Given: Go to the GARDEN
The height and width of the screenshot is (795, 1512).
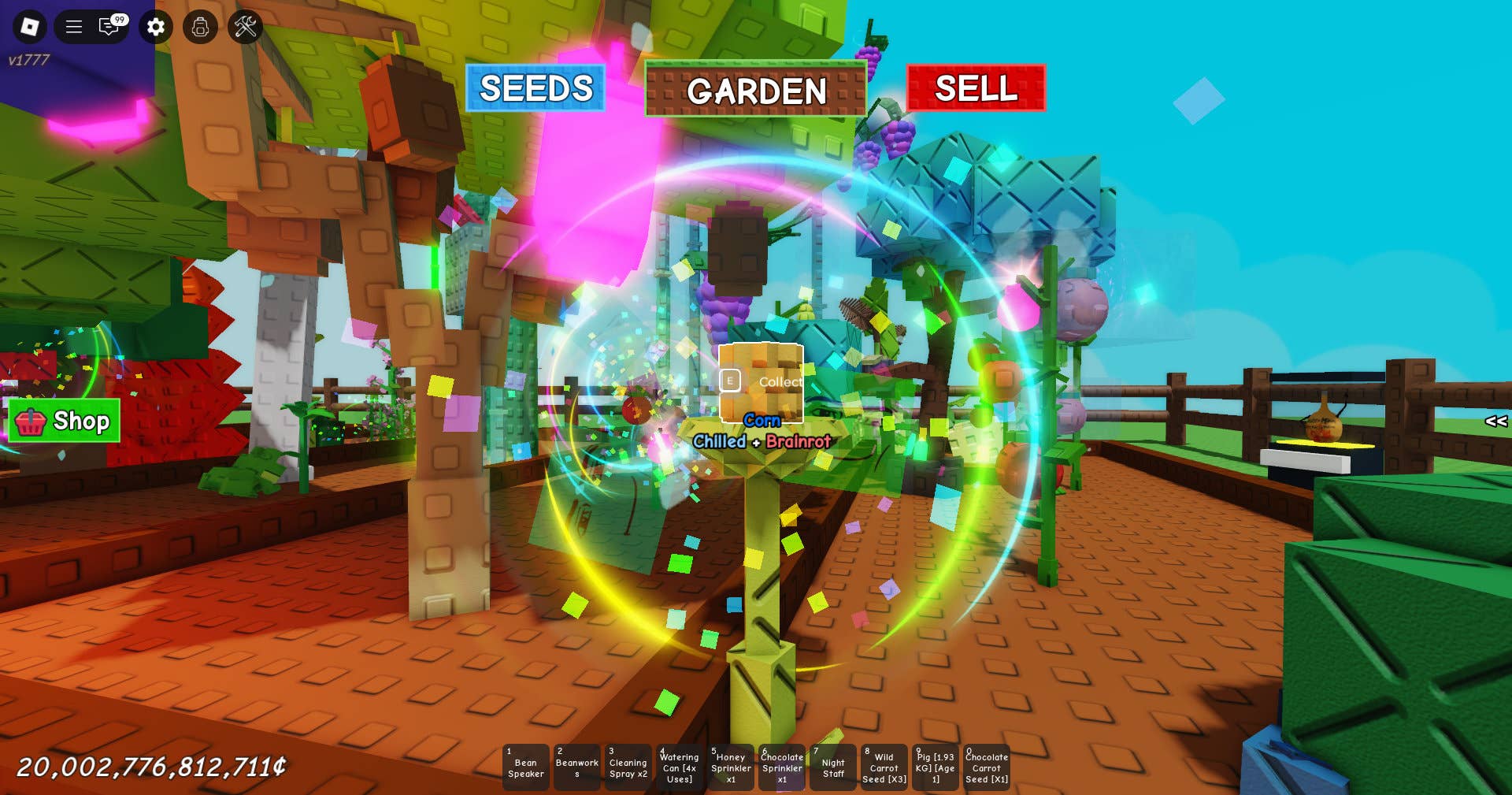Looking at the screenshot, I should 756,90.
